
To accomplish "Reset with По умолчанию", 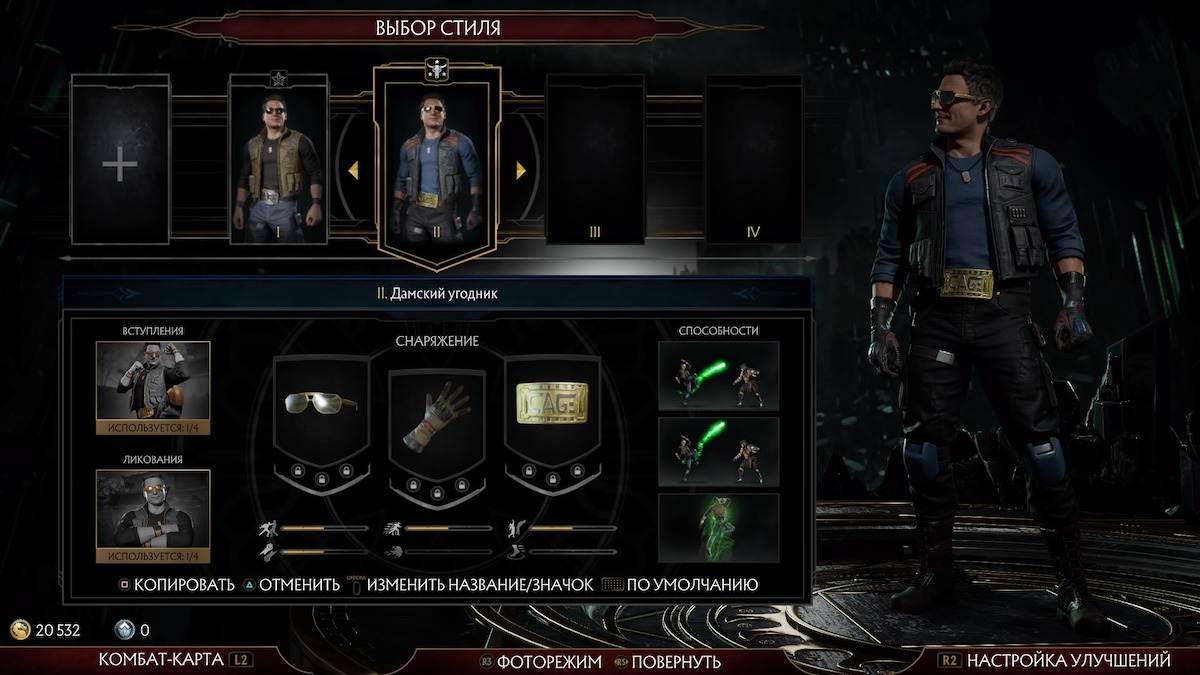I will (x=691, y=585).
